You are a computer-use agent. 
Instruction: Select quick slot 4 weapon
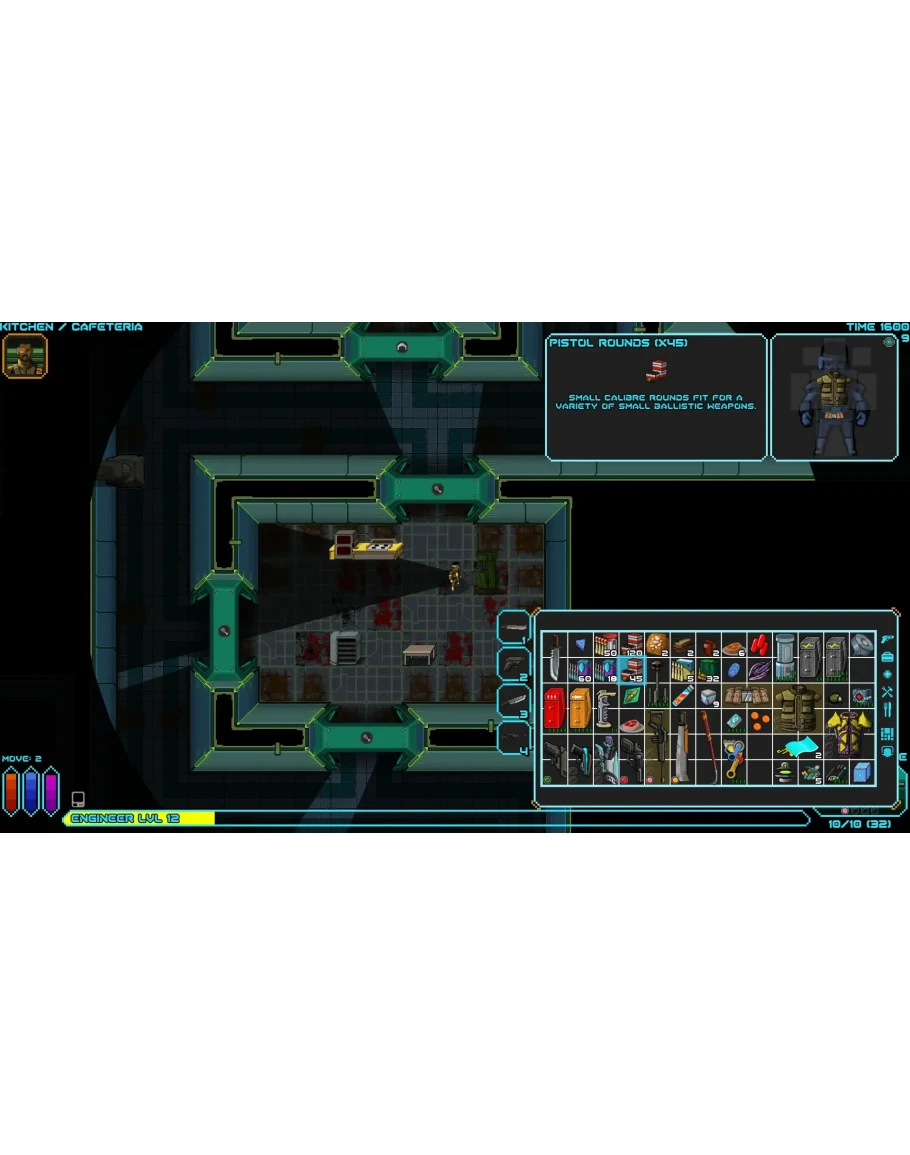(515, 738)
